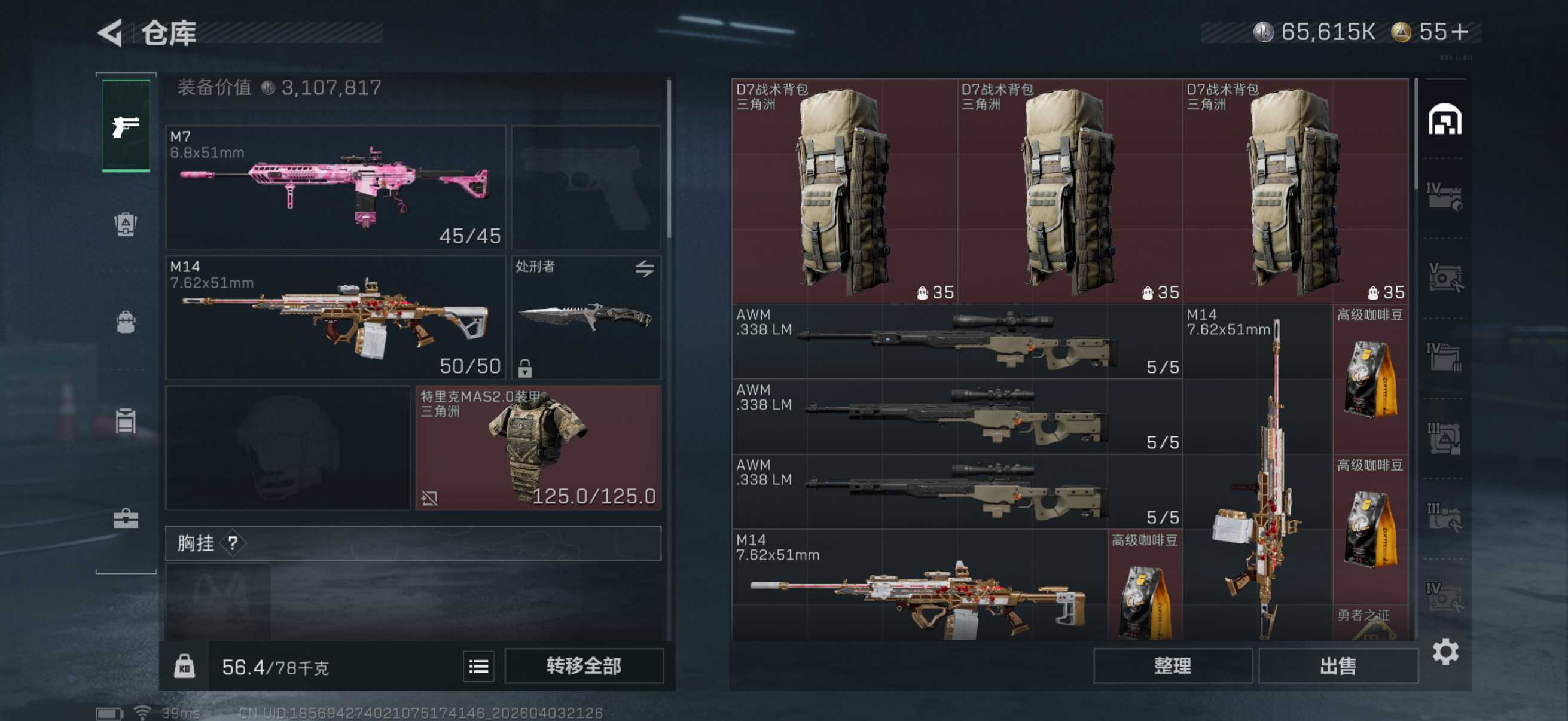Click the 出售 sell button
1568x721 pixels.
(1337, 665)
